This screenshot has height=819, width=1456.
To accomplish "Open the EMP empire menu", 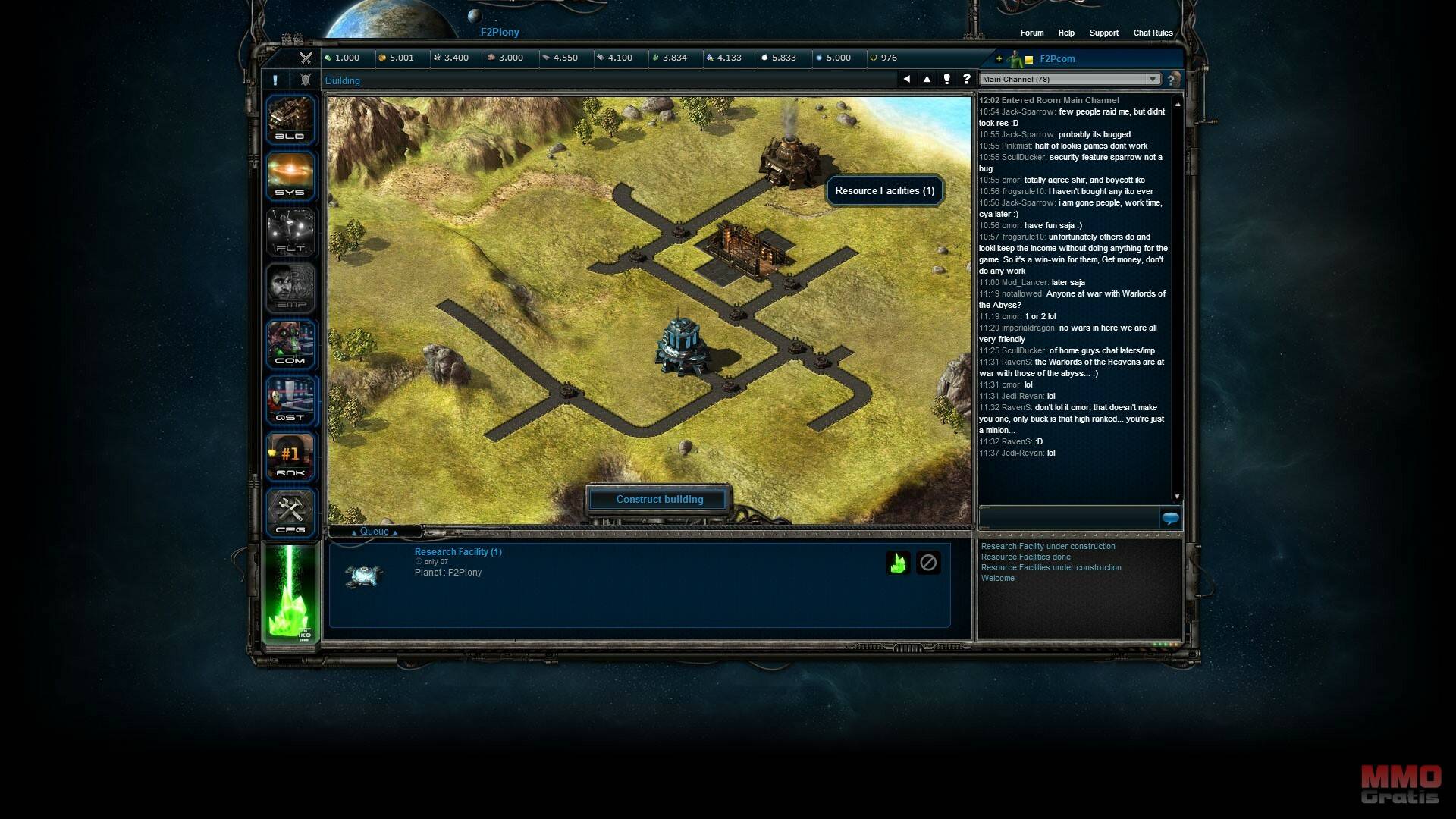I will point(290,287).
